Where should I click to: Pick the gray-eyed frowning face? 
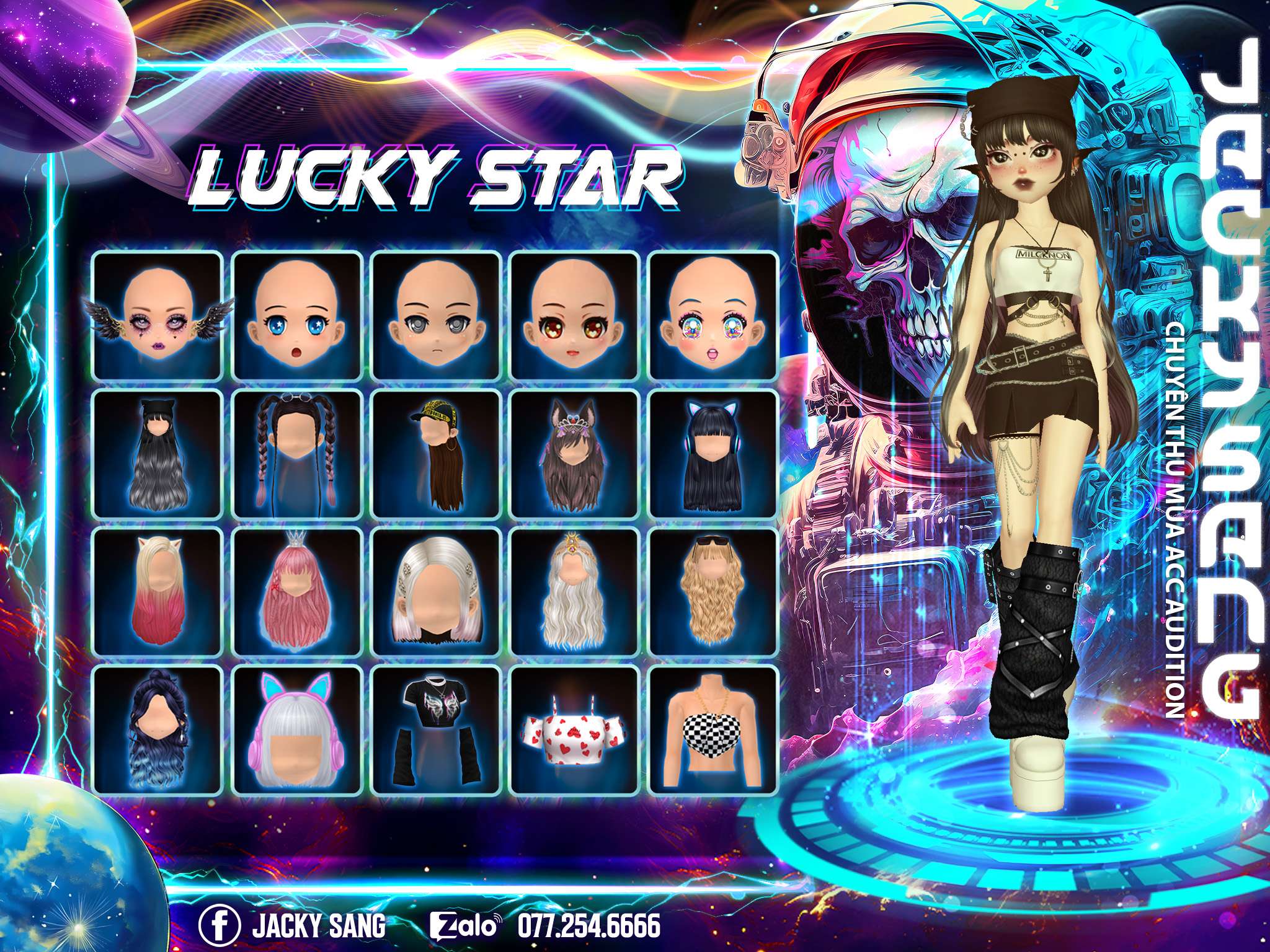[x=436, y=316]
